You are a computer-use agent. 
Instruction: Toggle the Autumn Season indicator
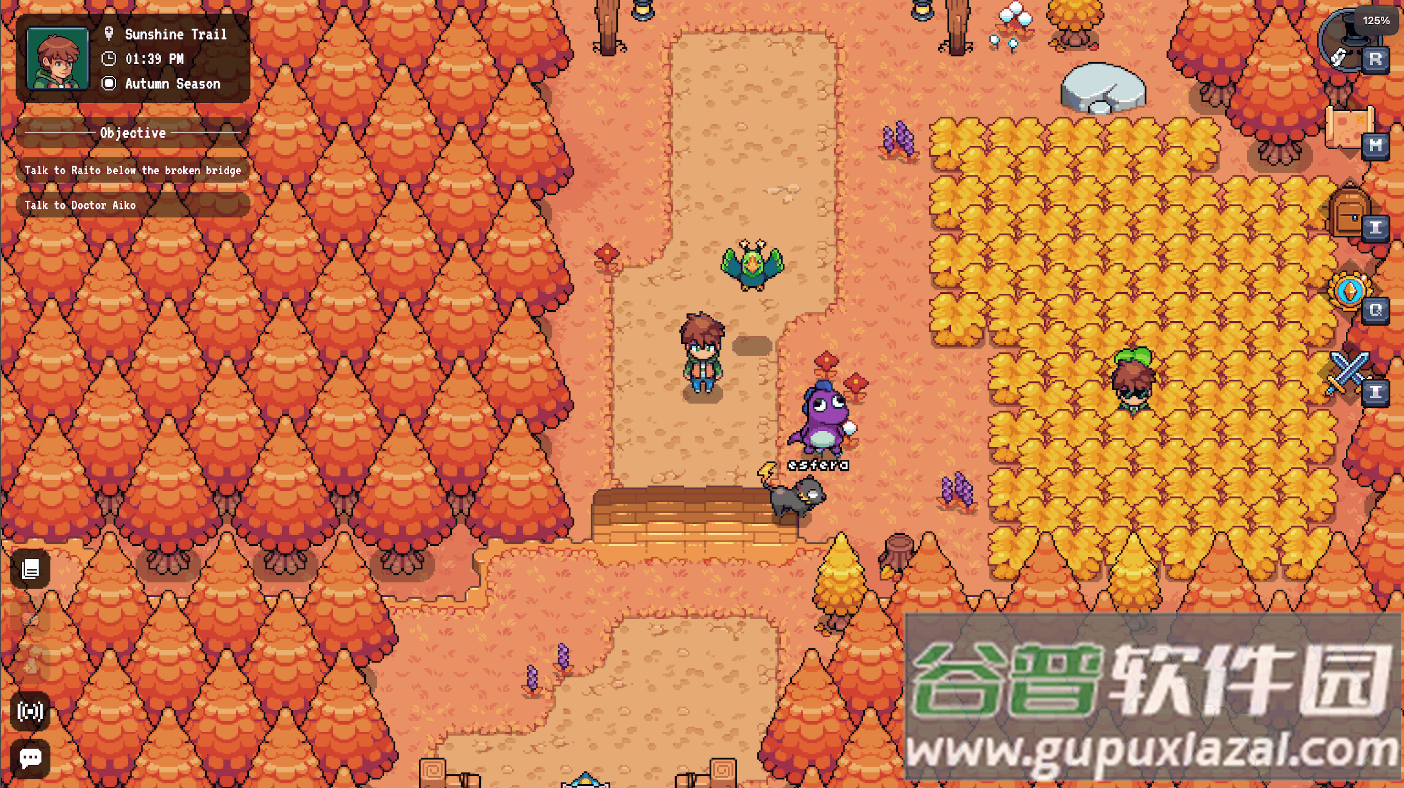[175, 84]
